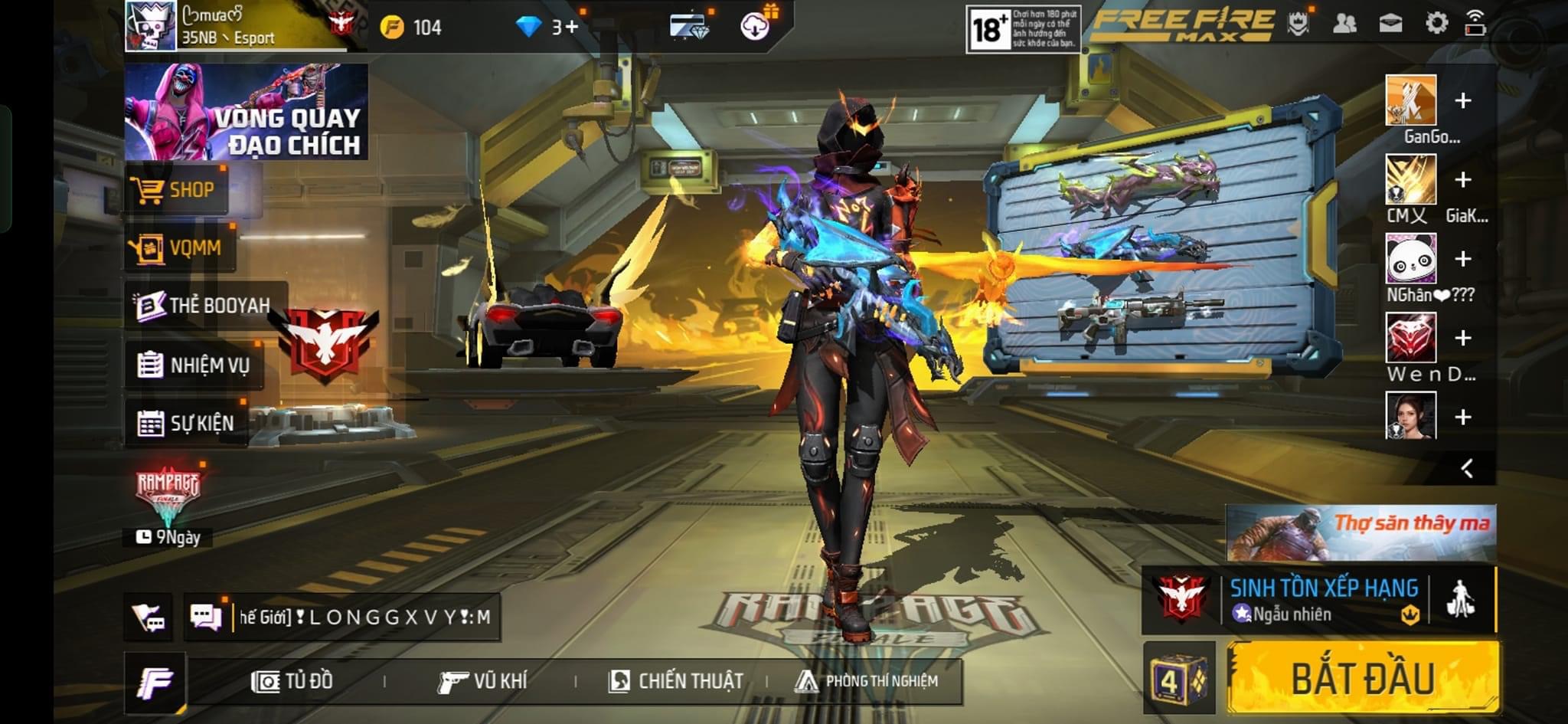This screenshot has height=724, width=1568.
Task: Open the settings gear icon
Action: click(x=1436, y=24)
